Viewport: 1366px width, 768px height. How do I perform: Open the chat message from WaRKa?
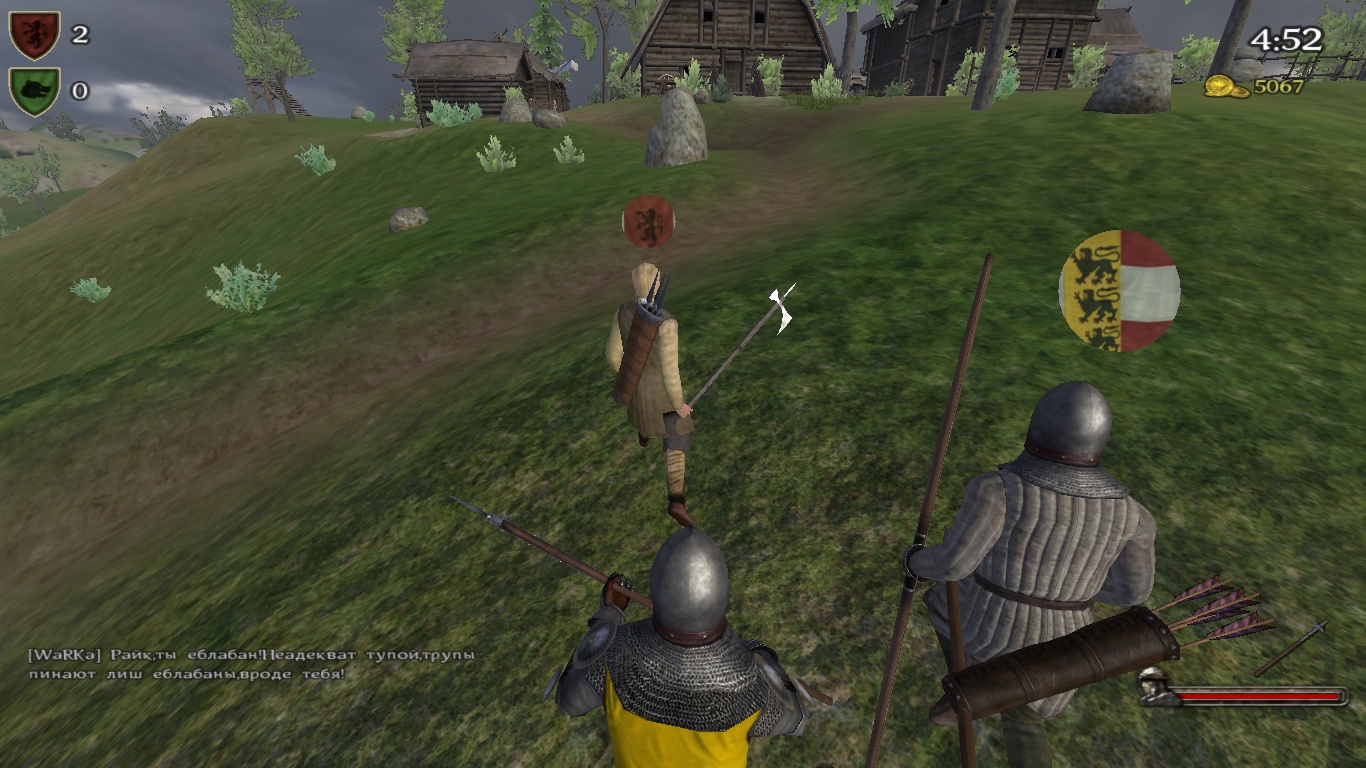pyautogui.click(x=250, y=664)
